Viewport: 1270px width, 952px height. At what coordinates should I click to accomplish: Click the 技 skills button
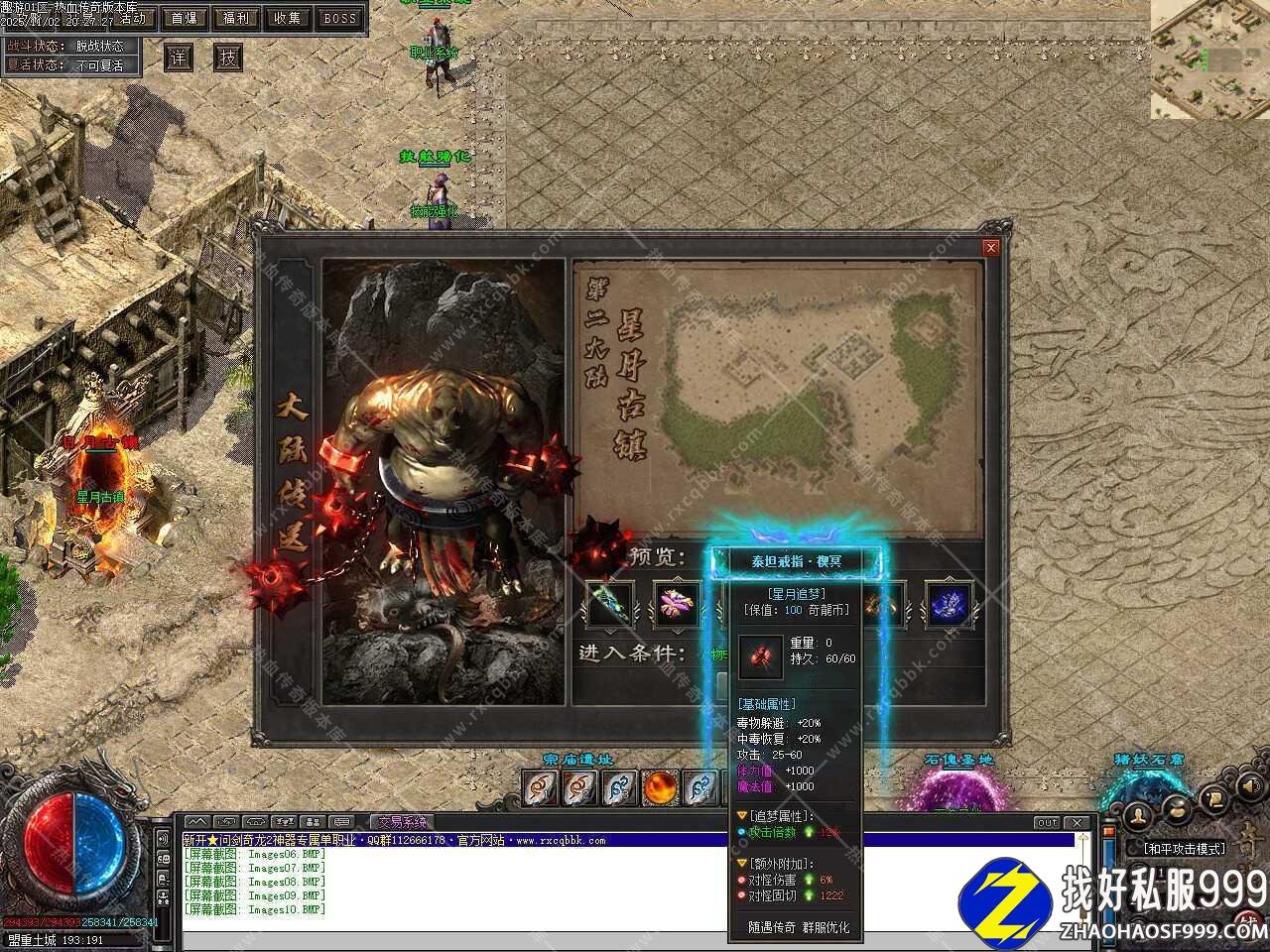[228, 58]
